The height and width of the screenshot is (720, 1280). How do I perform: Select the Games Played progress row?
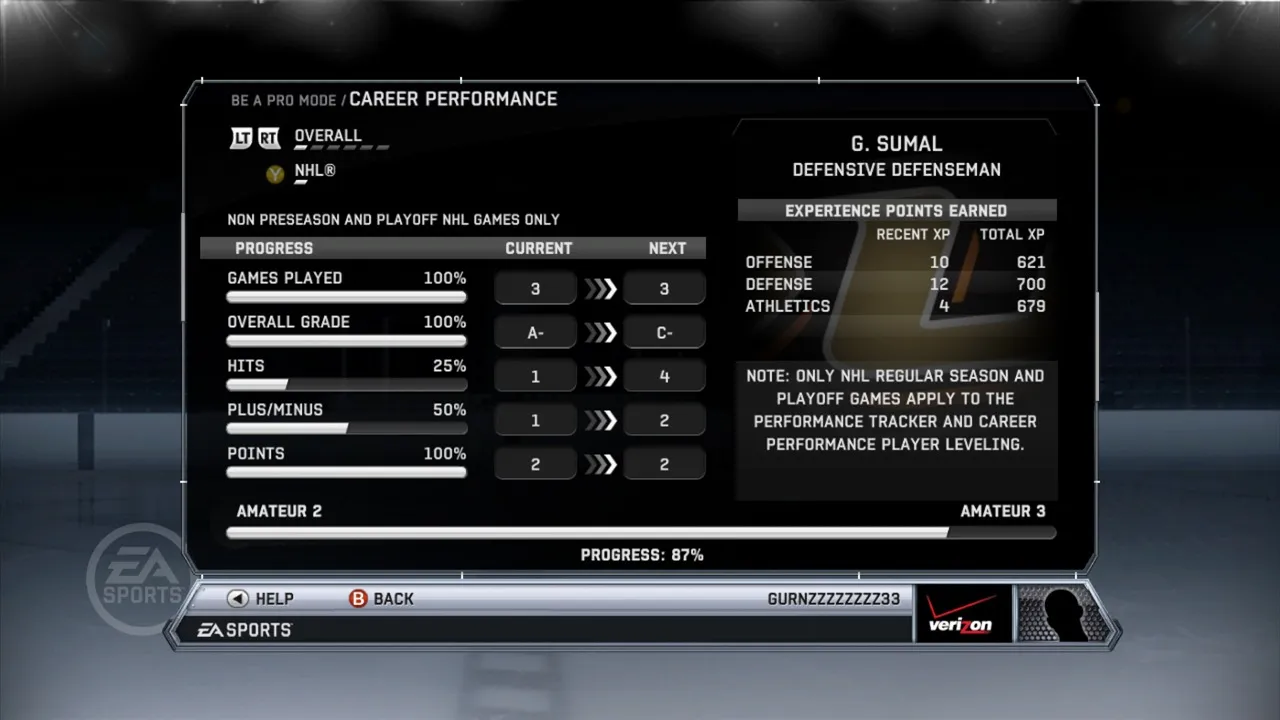pyautogui.click(x=346, y=286)
